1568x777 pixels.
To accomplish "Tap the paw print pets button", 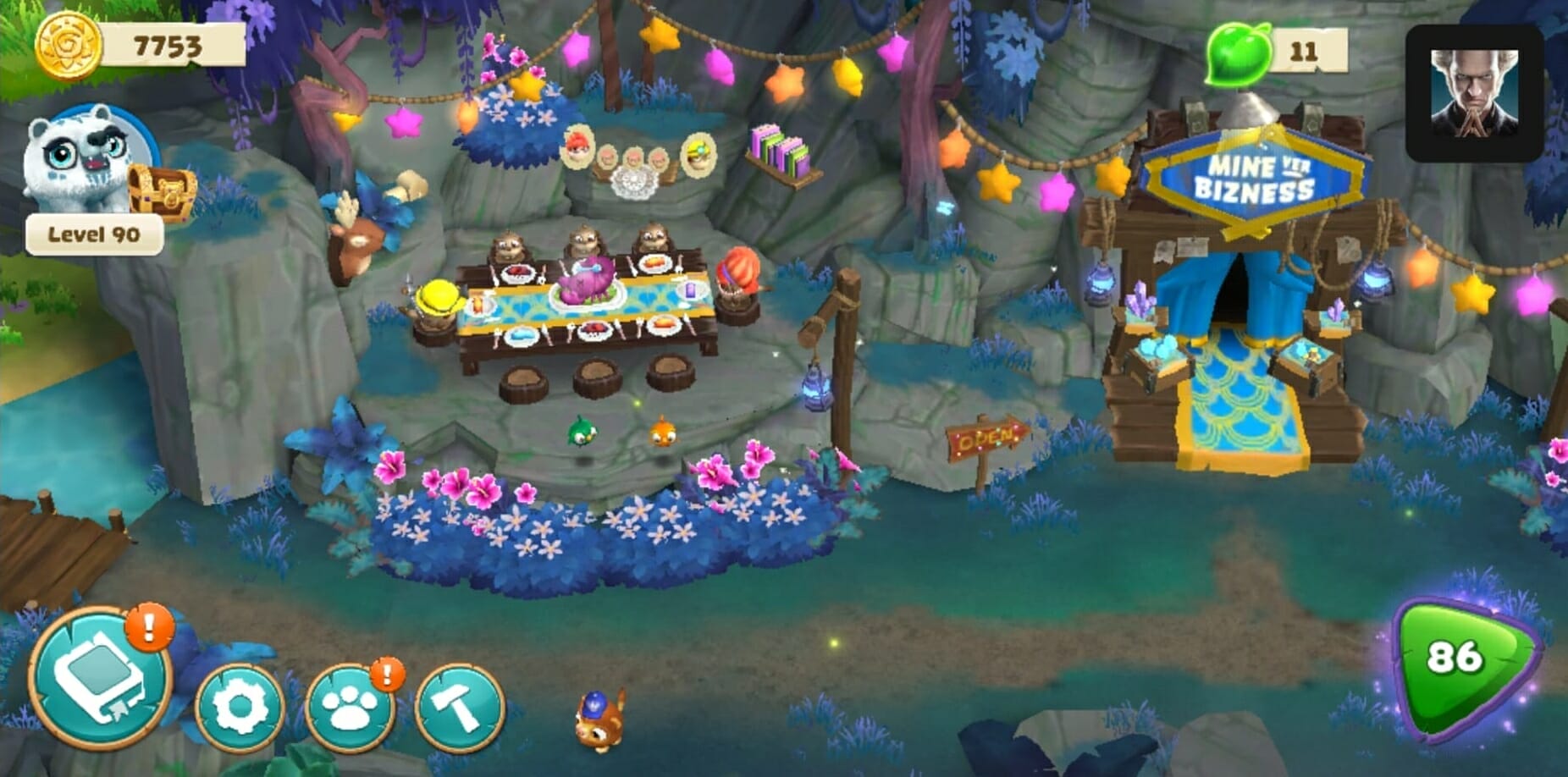I will click(x=349, y=709).
